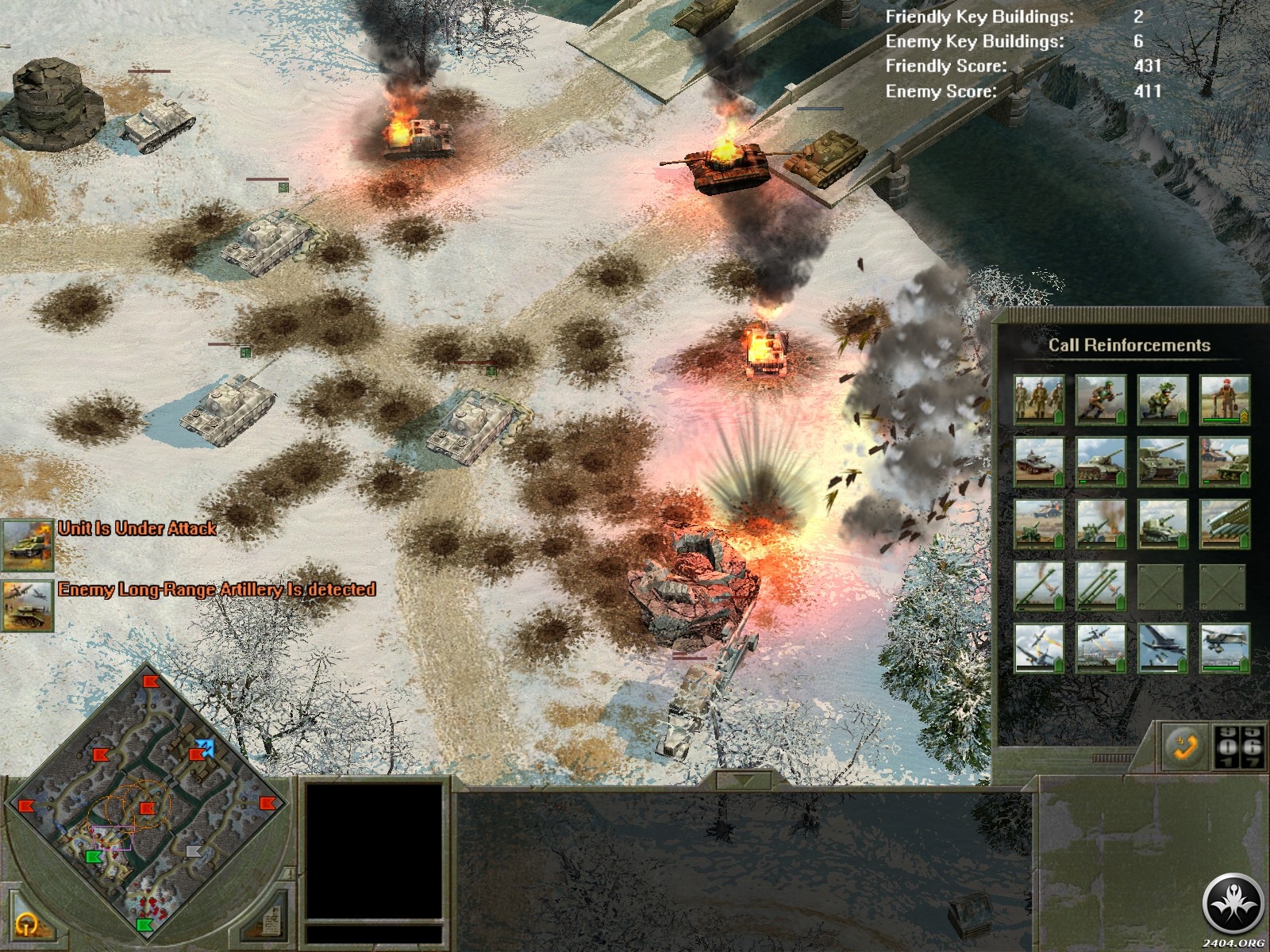Select the running soldier reinforcement
The width and height of the screenshot is (1270, 952).
point(1101,400)
